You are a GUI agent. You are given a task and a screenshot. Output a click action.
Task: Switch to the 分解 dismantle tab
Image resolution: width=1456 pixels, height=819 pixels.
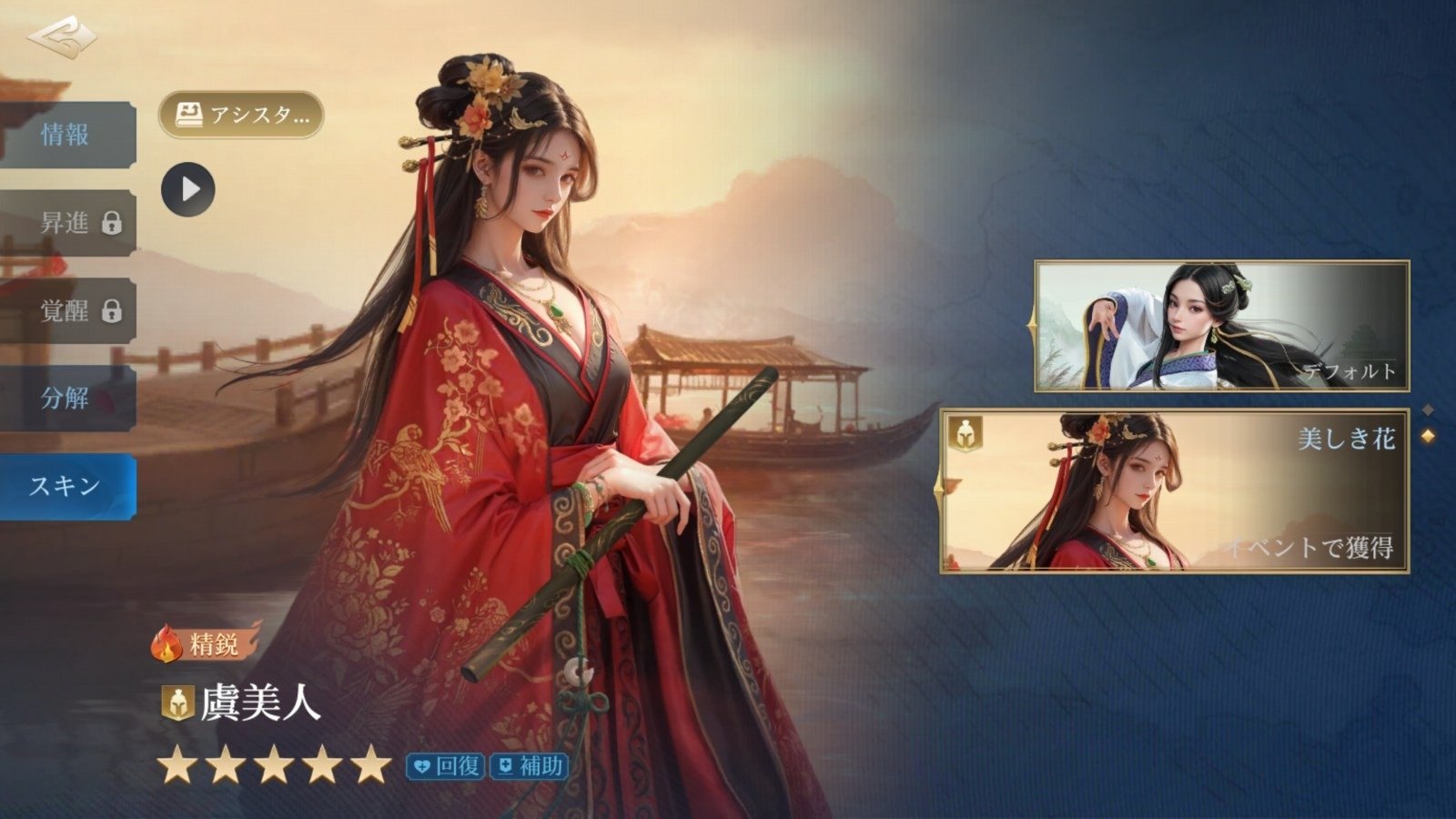[66, 399]
